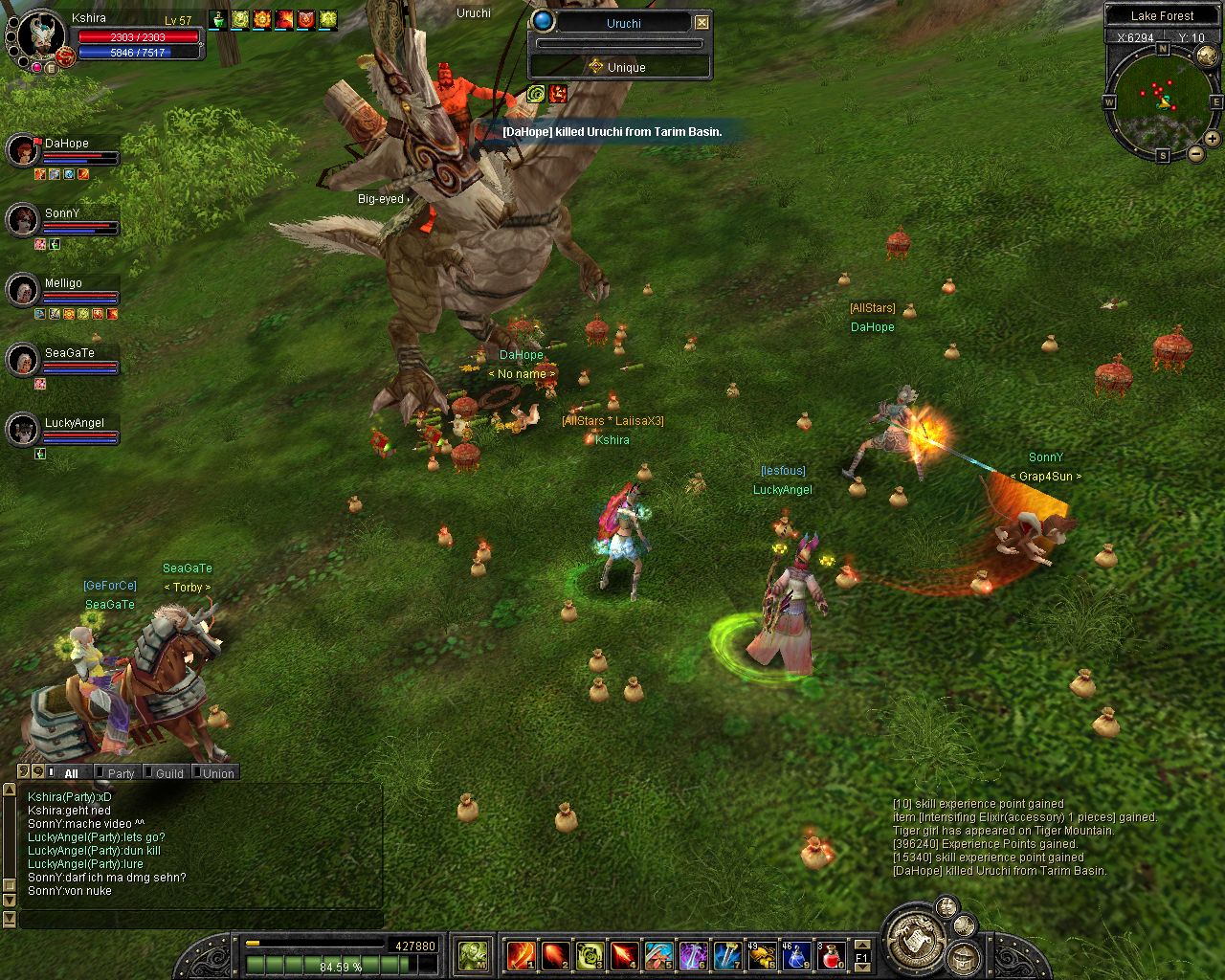Select party member Melligo's portrait
This screenshot has width=1225, height=980.
[x=22, y=290]
